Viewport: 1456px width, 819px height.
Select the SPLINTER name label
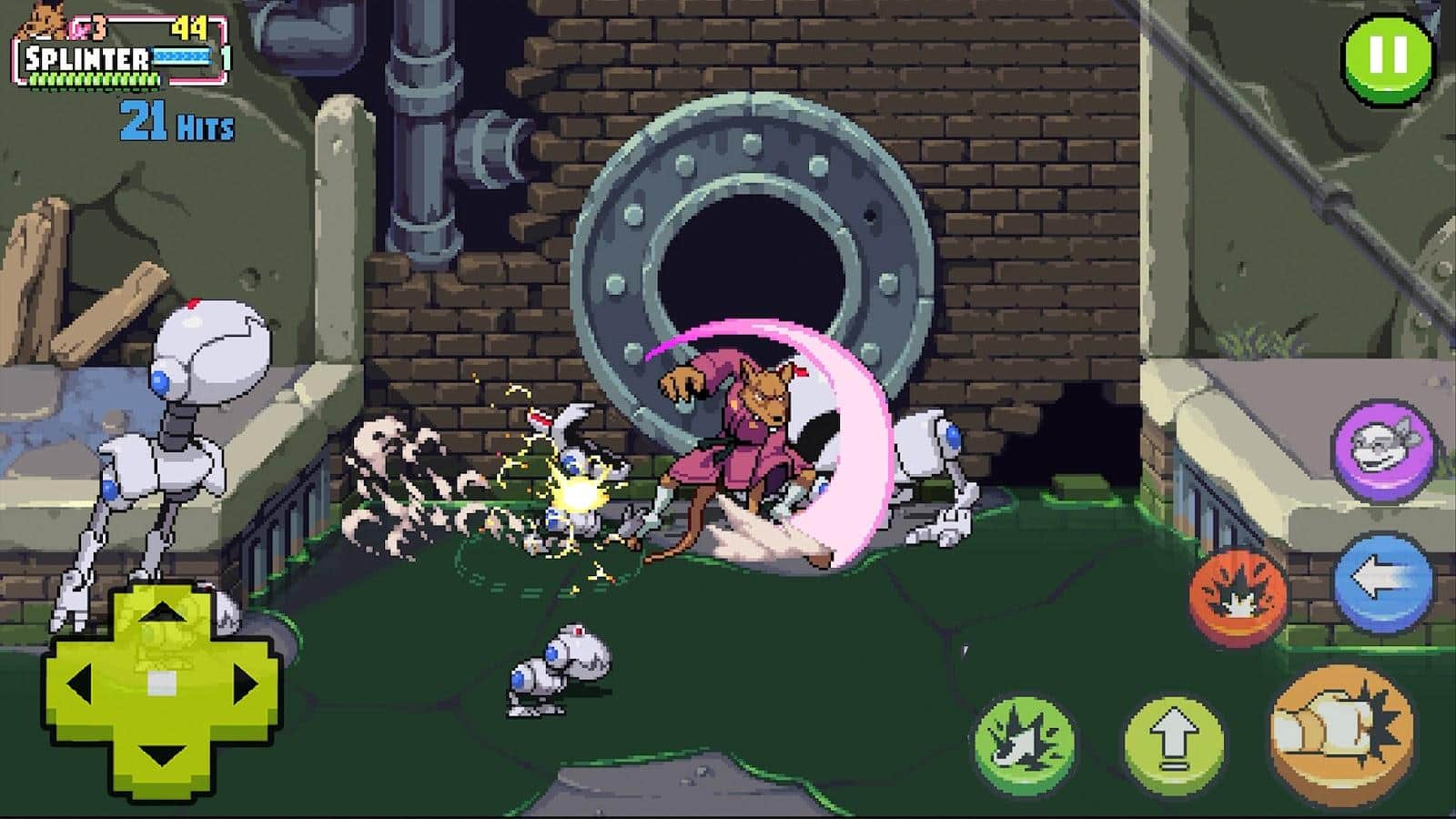(x=86, y=56)
